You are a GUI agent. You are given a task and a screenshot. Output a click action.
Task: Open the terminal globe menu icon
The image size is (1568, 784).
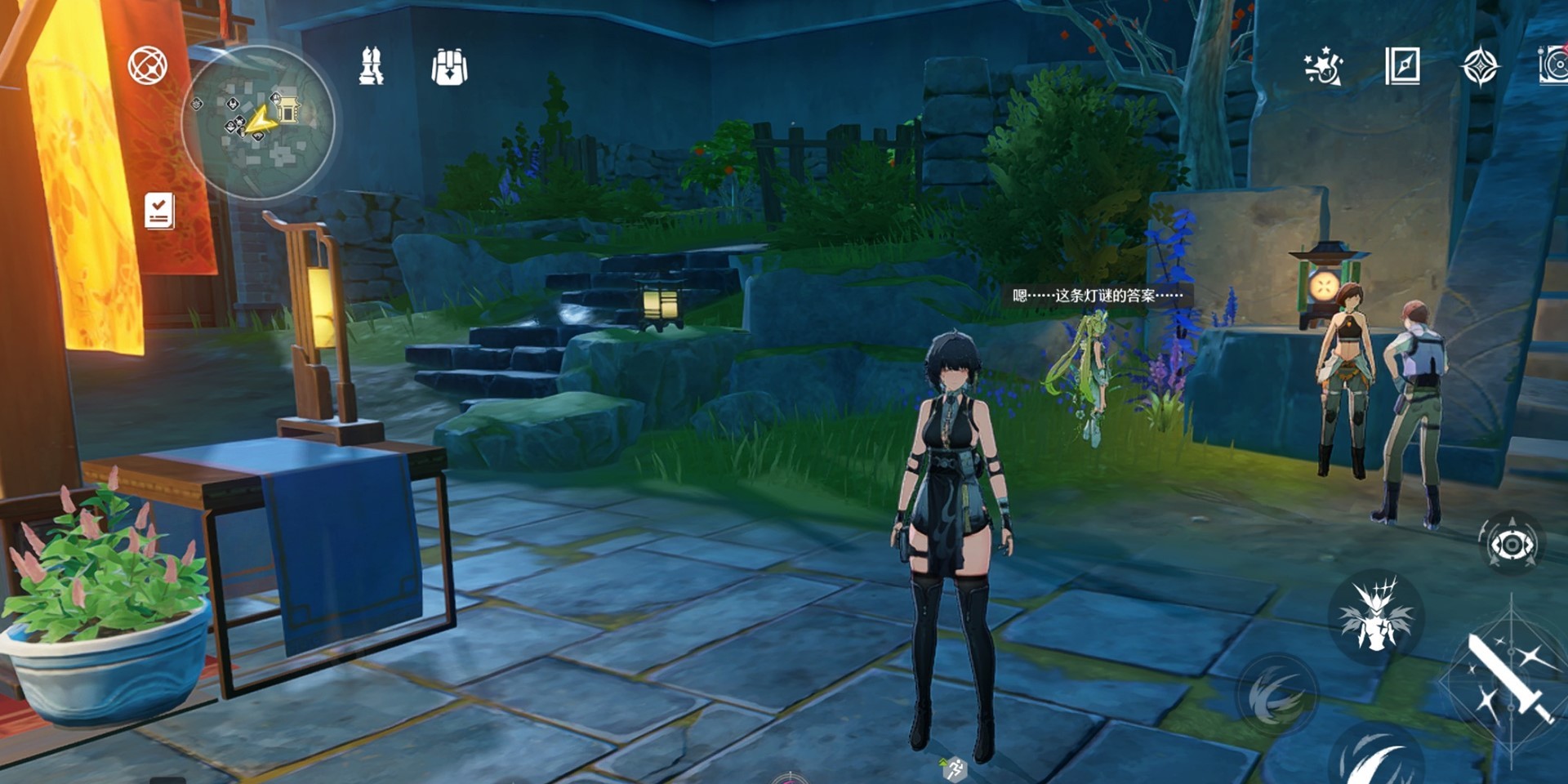[148, 66]
